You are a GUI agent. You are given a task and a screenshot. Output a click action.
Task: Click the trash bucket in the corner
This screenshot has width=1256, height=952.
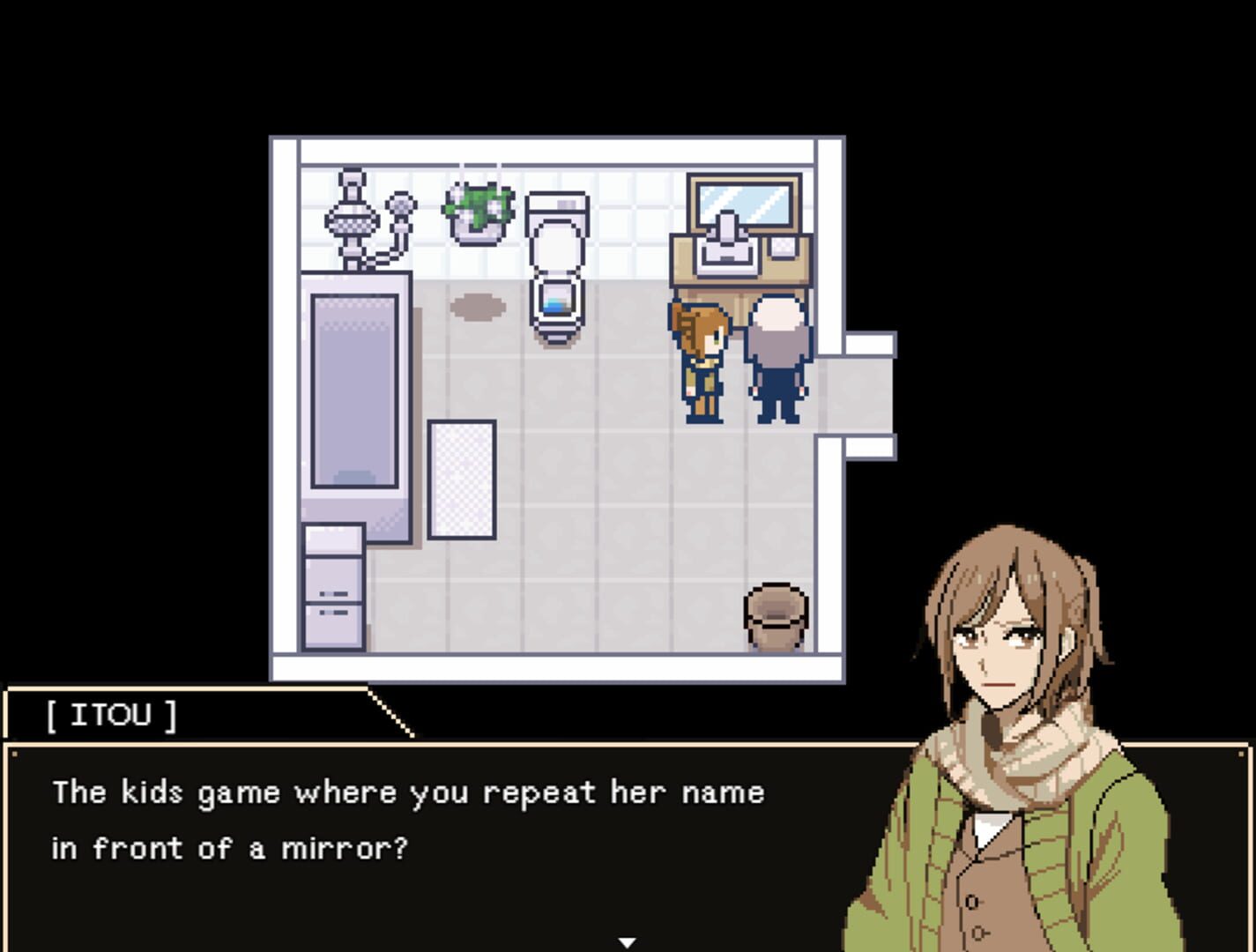(x=776, y=613)
